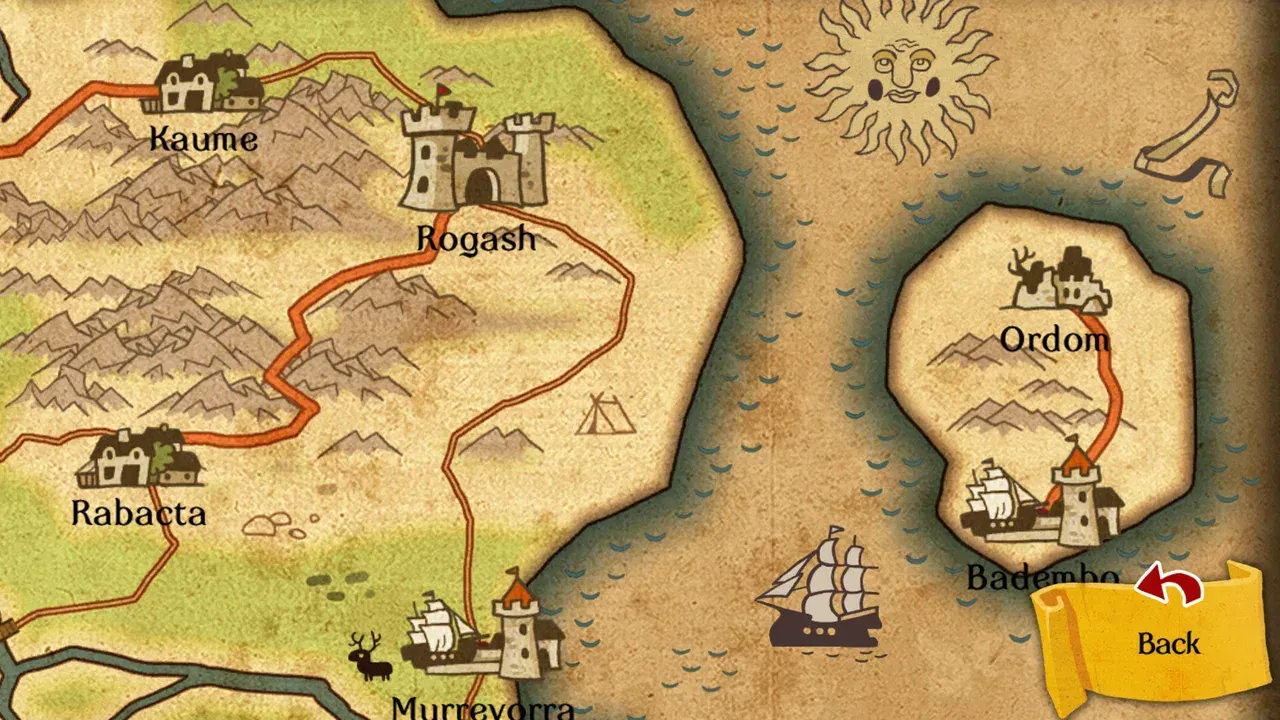Click the Kaume name label
This screenshot has height=720, width=1280.
point(202,139)
